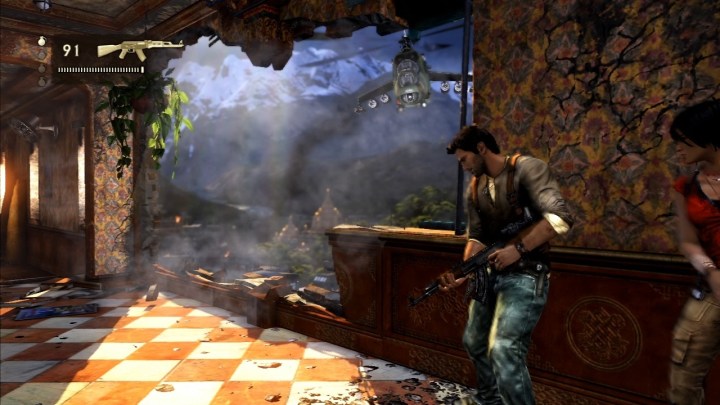Click the lit grenade icon
The image size is (720, 405).
pyautogui.click(x=42, y=41)
